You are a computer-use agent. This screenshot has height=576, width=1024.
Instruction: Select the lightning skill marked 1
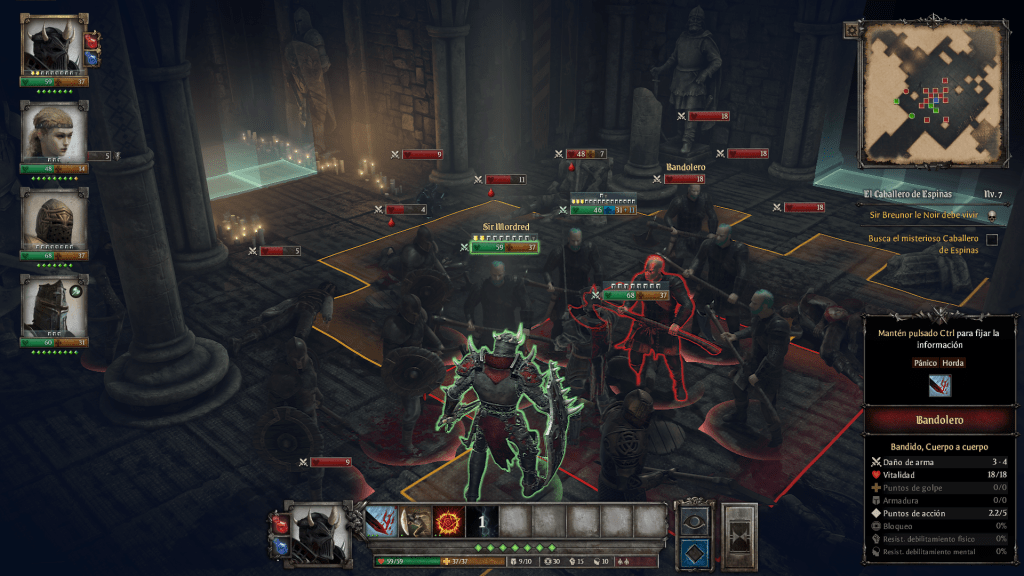[x=481, y=520]
